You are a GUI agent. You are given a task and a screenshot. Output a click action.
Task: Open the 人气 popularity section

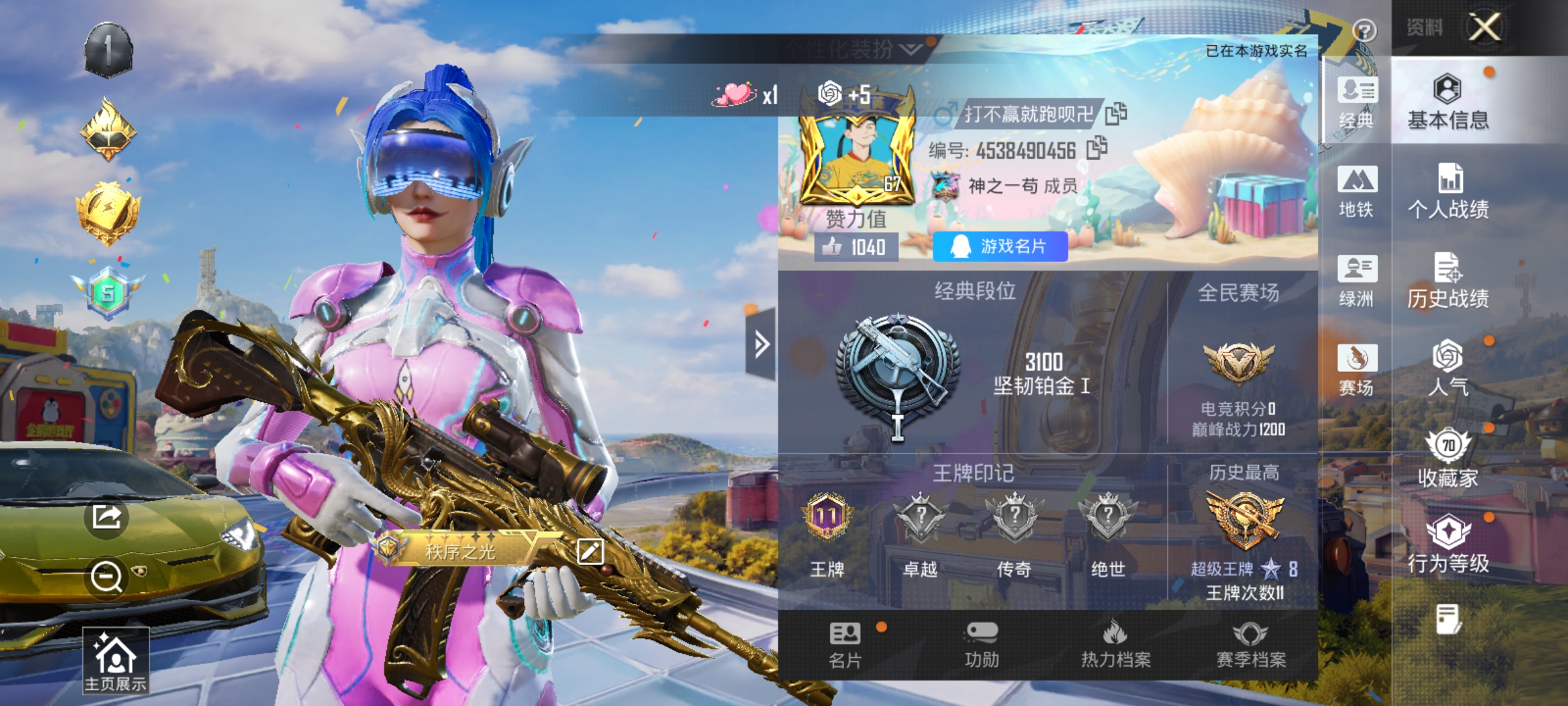click(x=1448, y=368)
